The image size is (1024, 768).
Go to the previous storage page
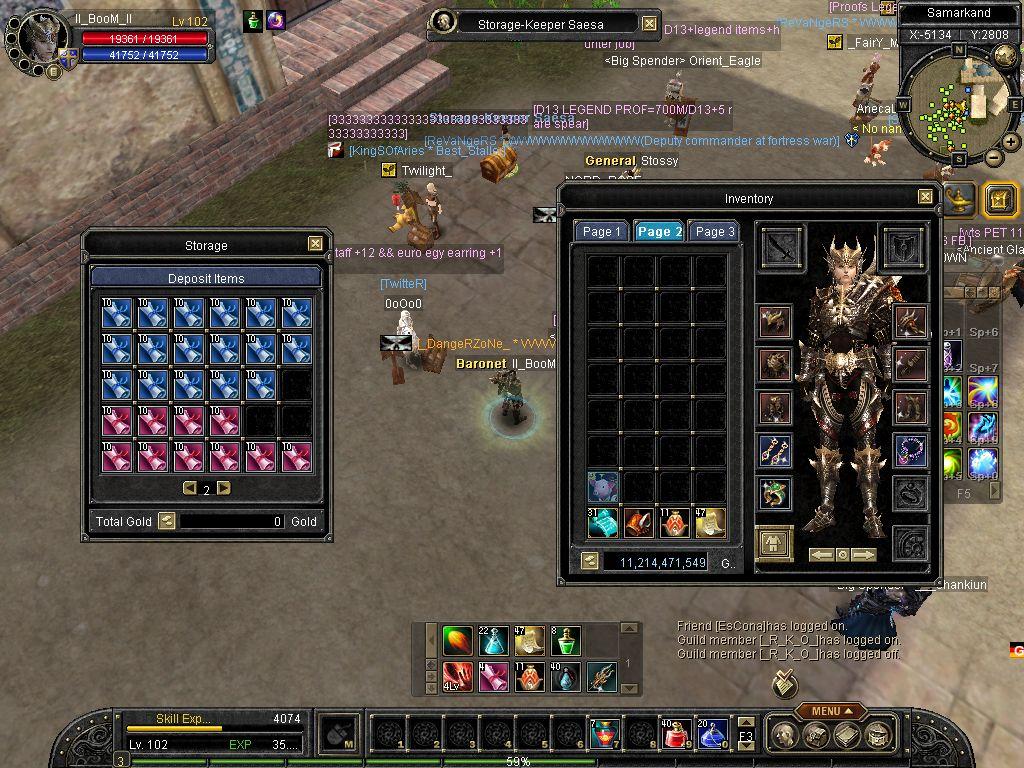click(189, 488)
